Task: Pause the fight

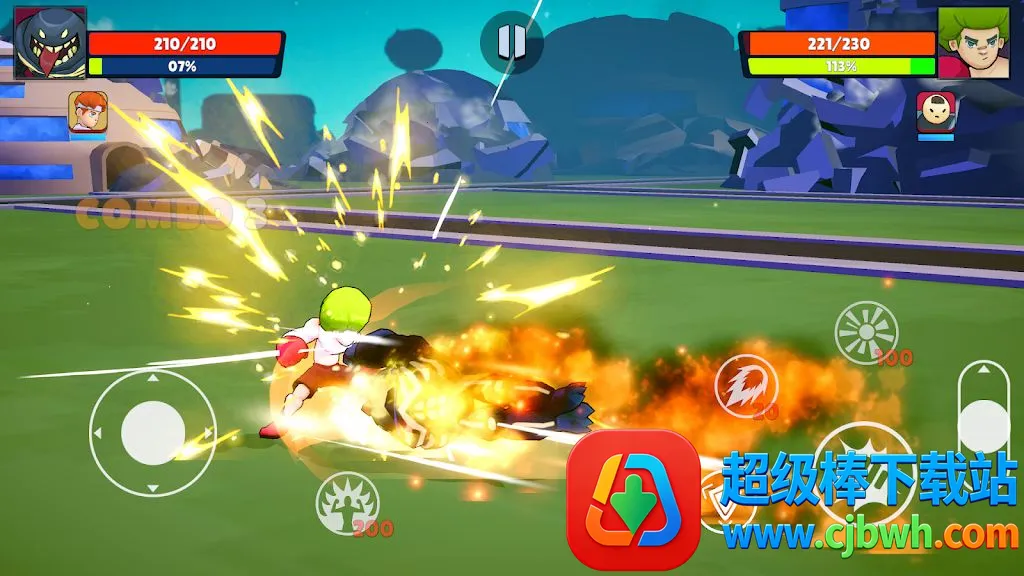Action: (511, 41)
